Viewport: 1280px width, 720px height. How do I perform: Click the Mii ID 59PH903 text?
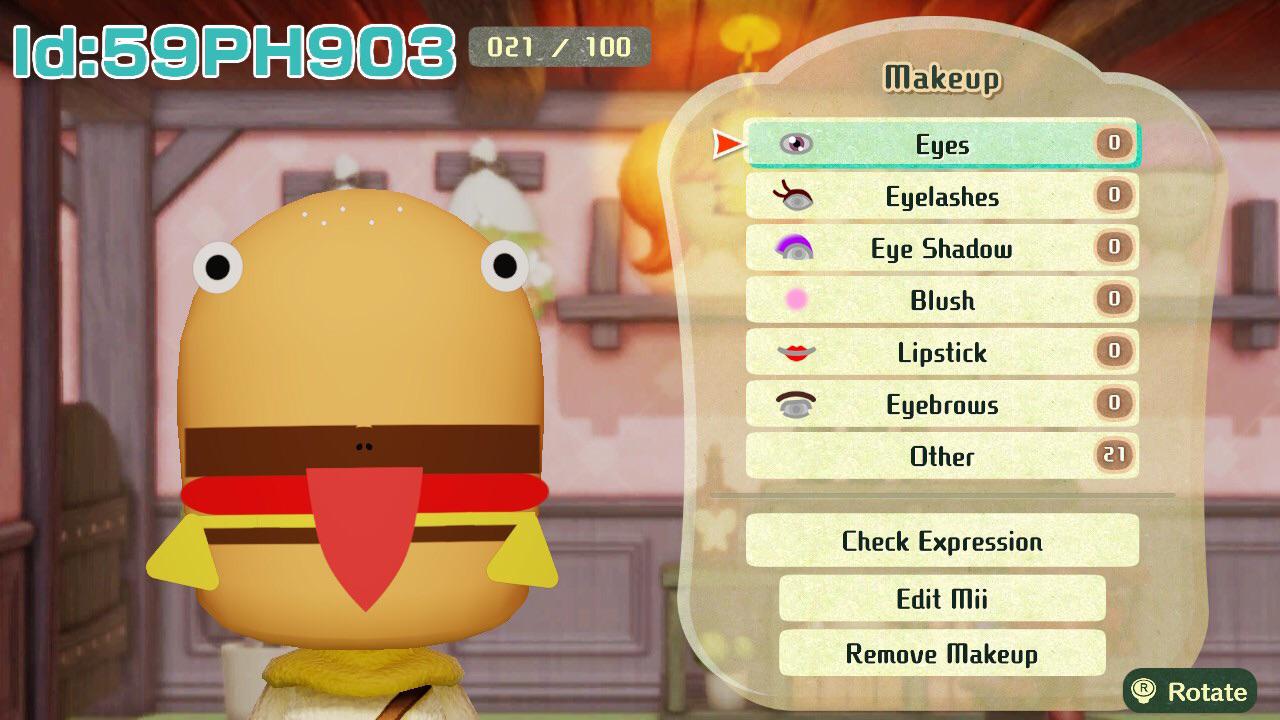pyautogui.click(x=230, y=45)
